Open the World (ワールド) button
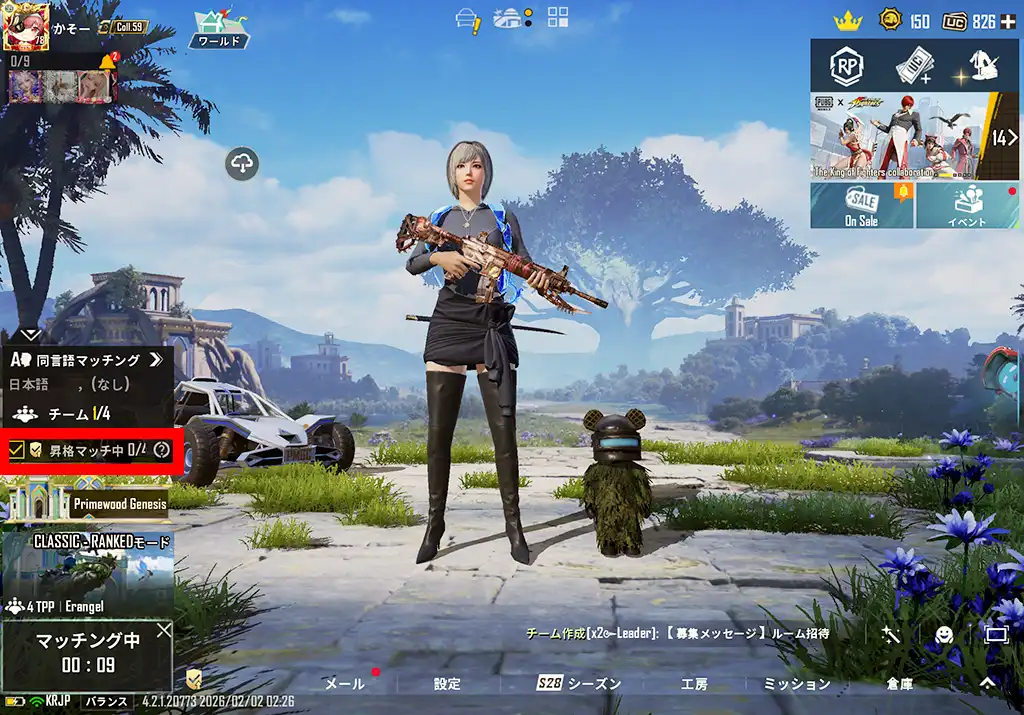 click(x=219, y=29)
